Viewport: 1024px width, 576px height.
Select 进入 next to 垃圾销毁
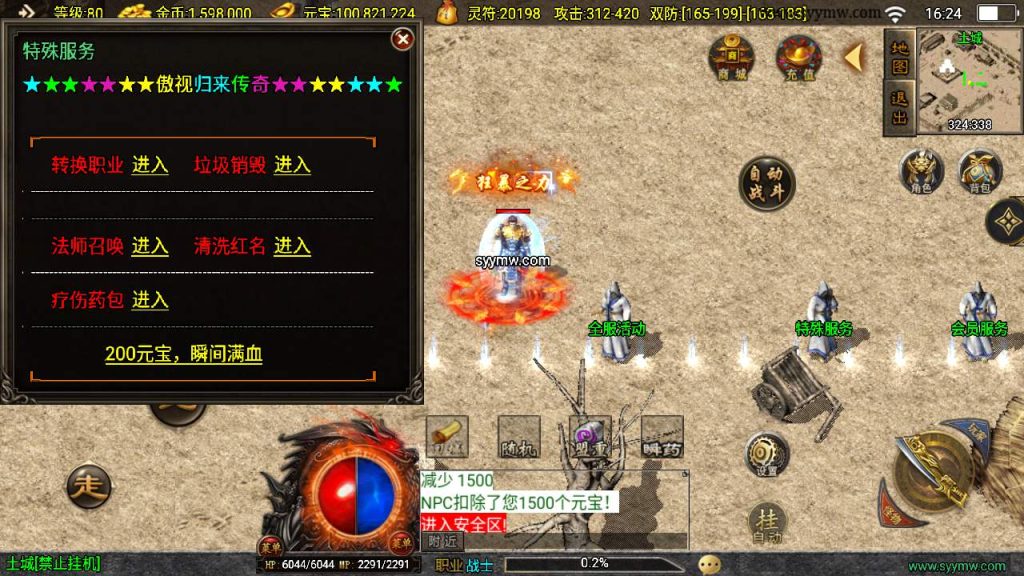(292, 165)
